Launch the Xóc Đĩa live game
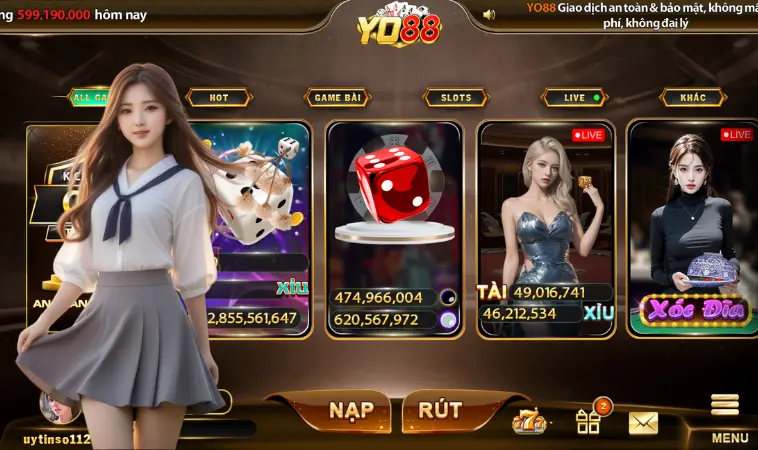The height and width of the screenshot is (450, 758). (693, 228)
